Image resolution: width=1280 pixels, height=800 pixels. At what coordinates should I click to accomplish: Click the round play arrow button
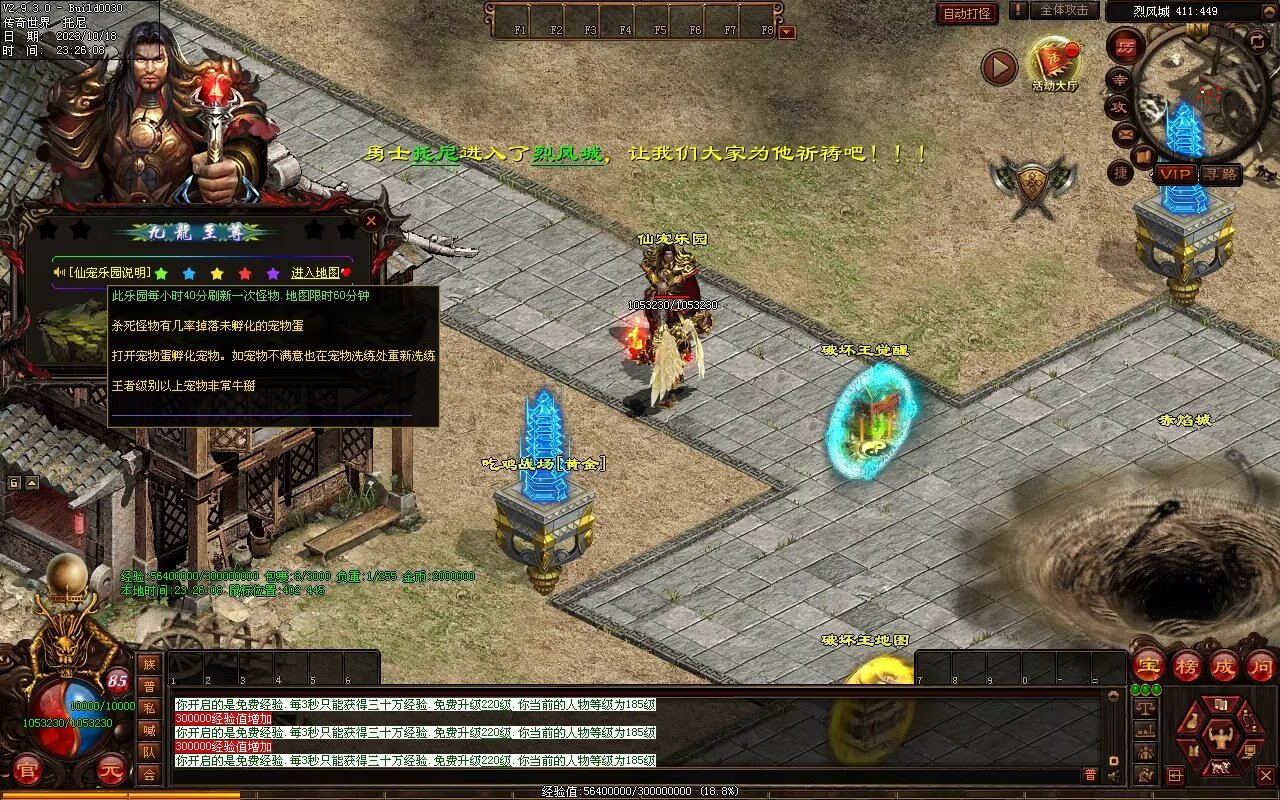(x=999, y=67)
